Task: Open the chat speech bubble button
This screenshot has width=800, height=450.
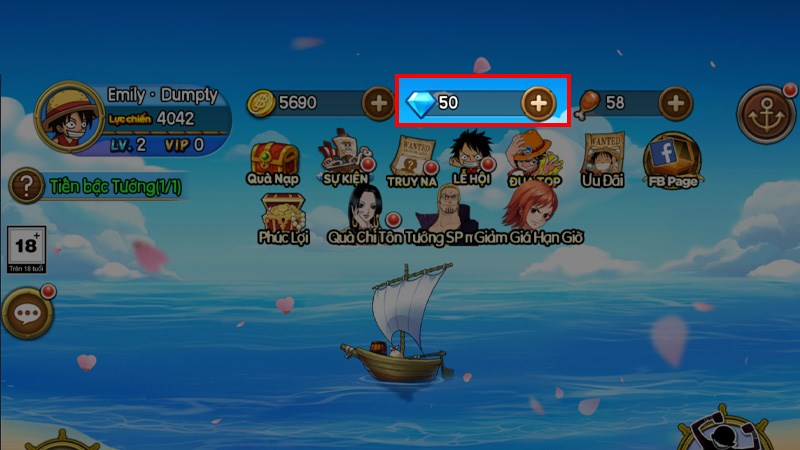Action: tap(26, 314)
